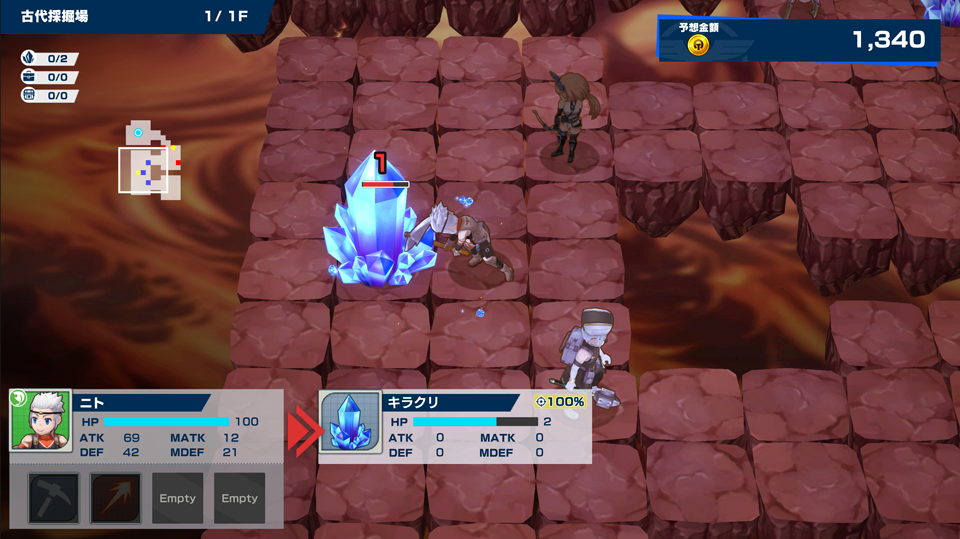Select the pickaxe skill slot
The width and height of the screenshot is (960, 539).
click(x=53, y=498)
